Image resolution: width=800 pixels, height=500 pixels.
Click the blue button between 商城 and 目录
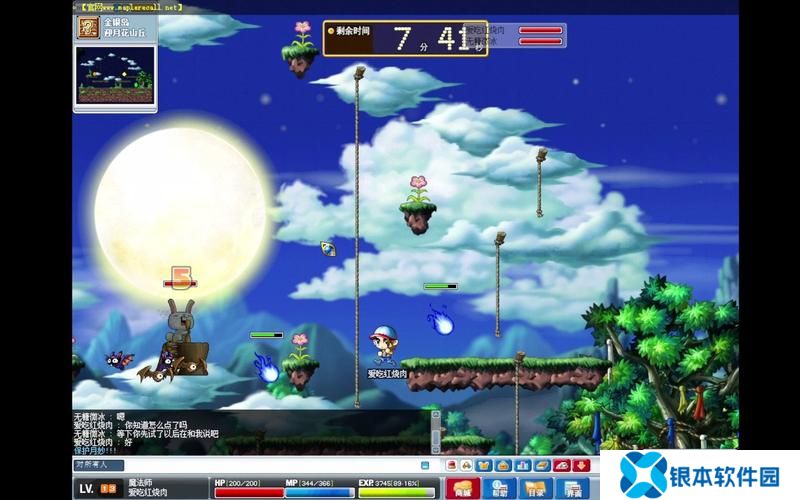pos(499,488)
